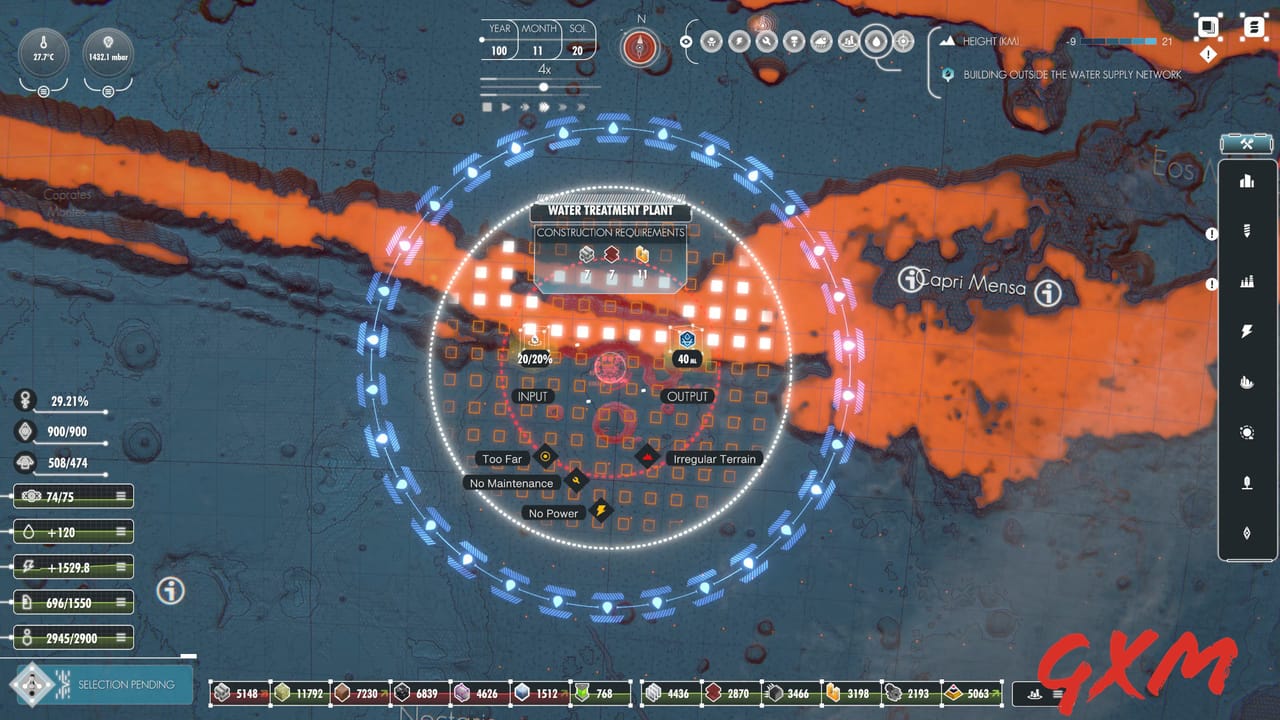Click the drill icon in the right sidebar
Screen dimensions: 1280x720
click(1247, 231)
